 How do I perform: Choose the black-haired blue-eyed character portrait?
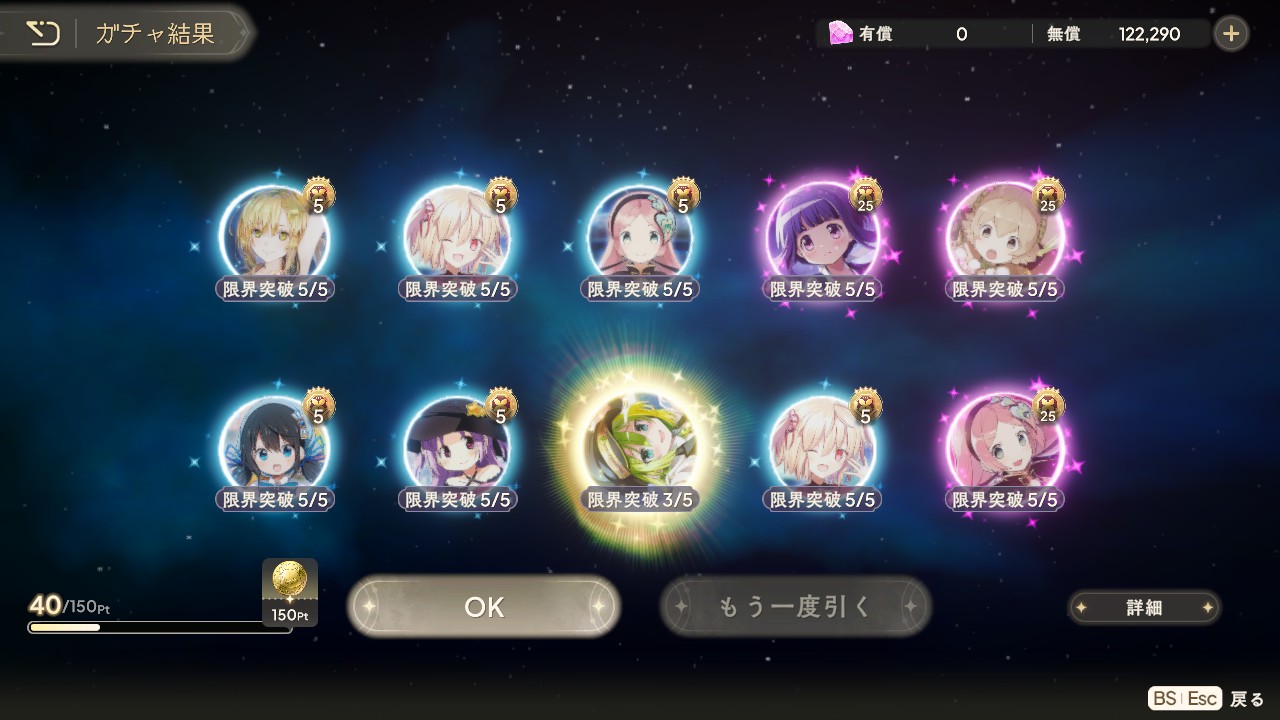point(274,446)
